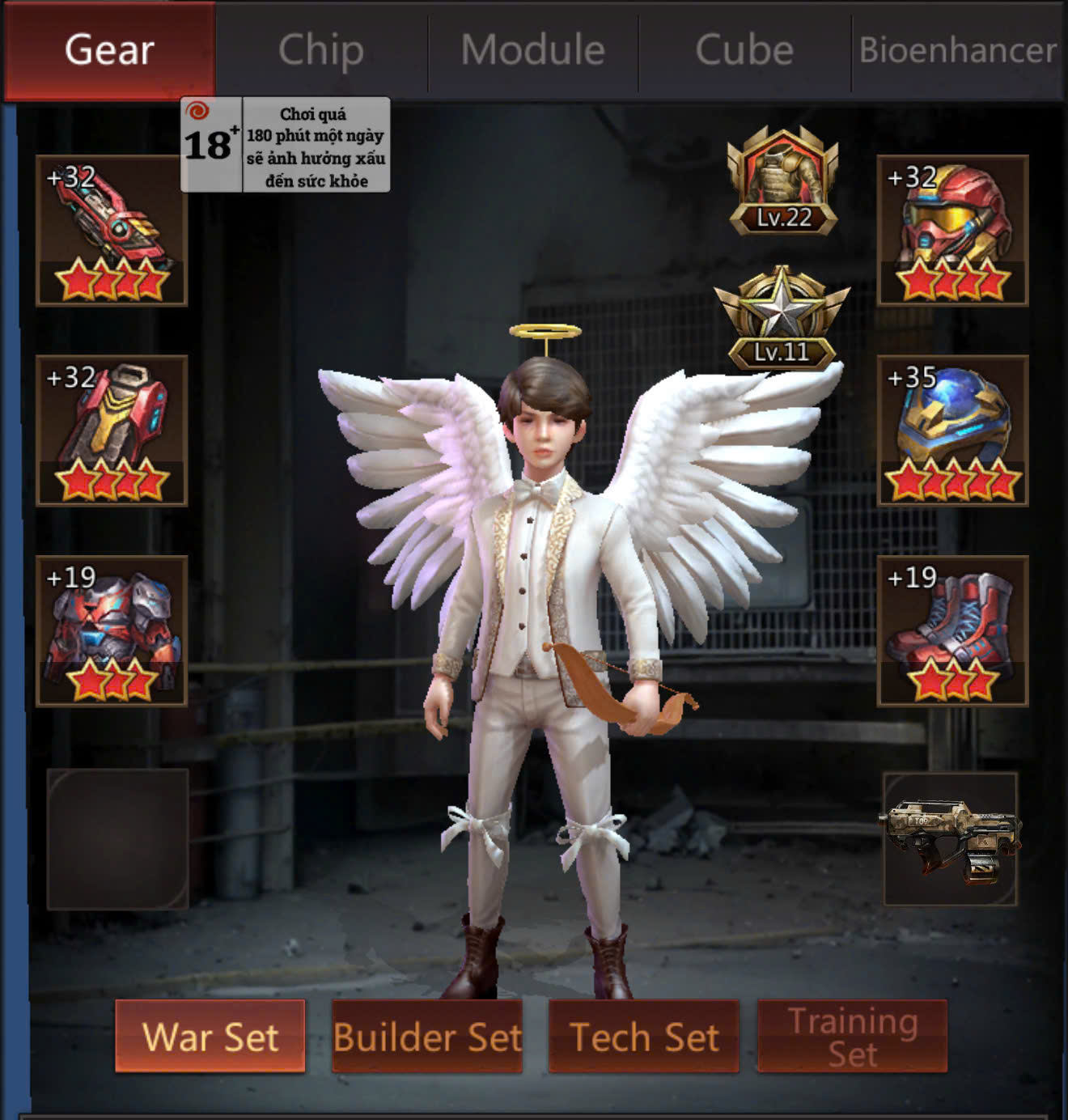This screenshot has height=1120, width=1068.
Task: Click the +35 blue orb gear slot
Action: pos(952,431)
